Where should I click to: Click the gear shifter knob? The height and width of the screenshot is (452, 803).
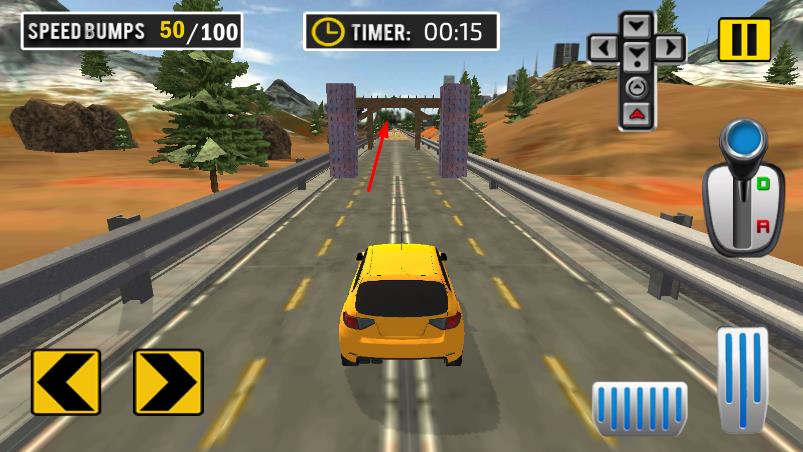click(x=740, y=139)
